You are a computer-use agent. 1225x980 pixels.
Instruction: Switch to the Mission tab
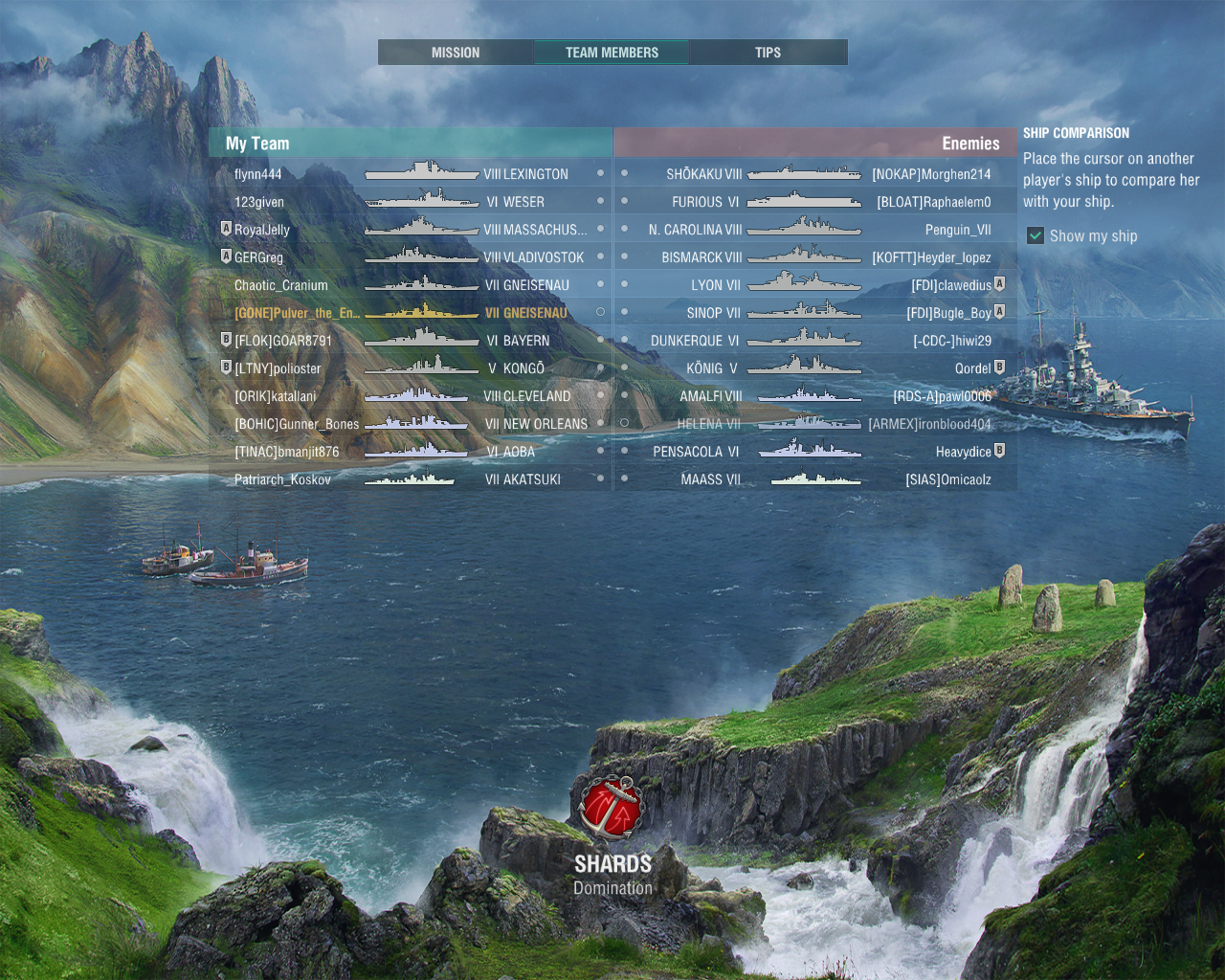(456, 53)
